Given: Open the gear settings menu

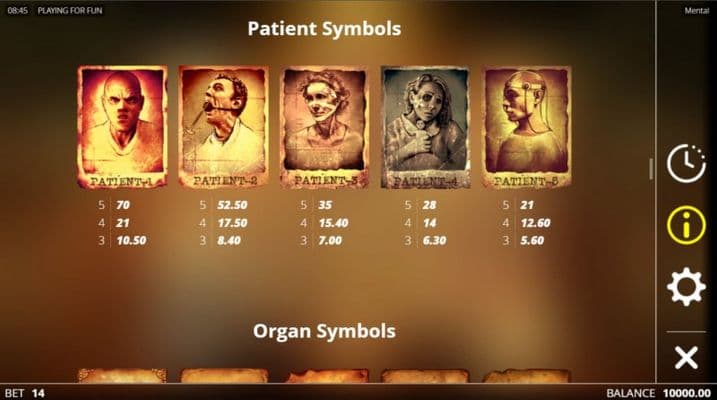Looking at the screenshot, I should pos(686,288).
